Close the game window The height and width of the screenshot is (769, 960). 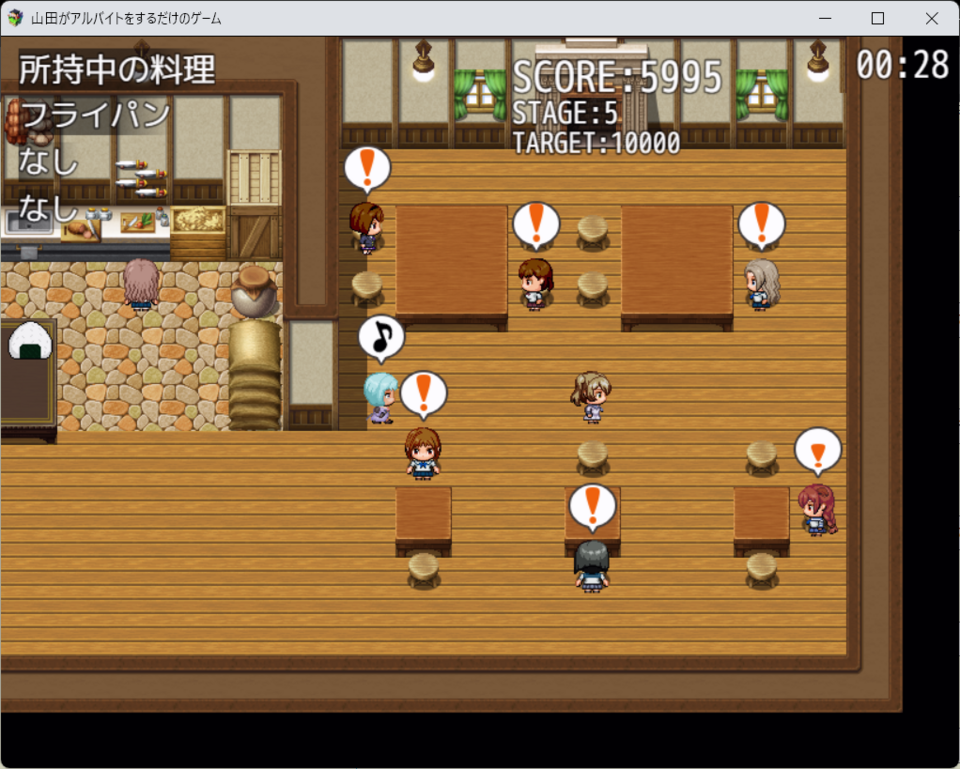[931, 18]
